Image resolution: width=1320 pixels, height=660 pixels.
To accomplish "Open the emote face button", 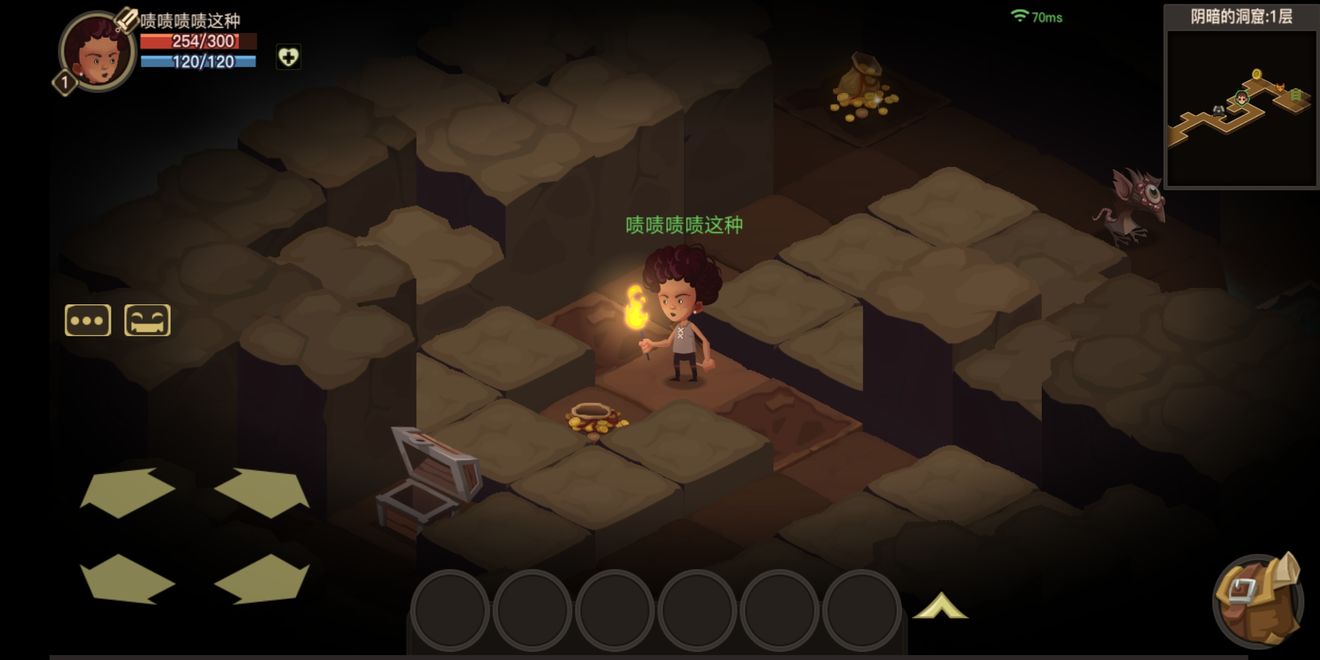I will coord(147,320).
